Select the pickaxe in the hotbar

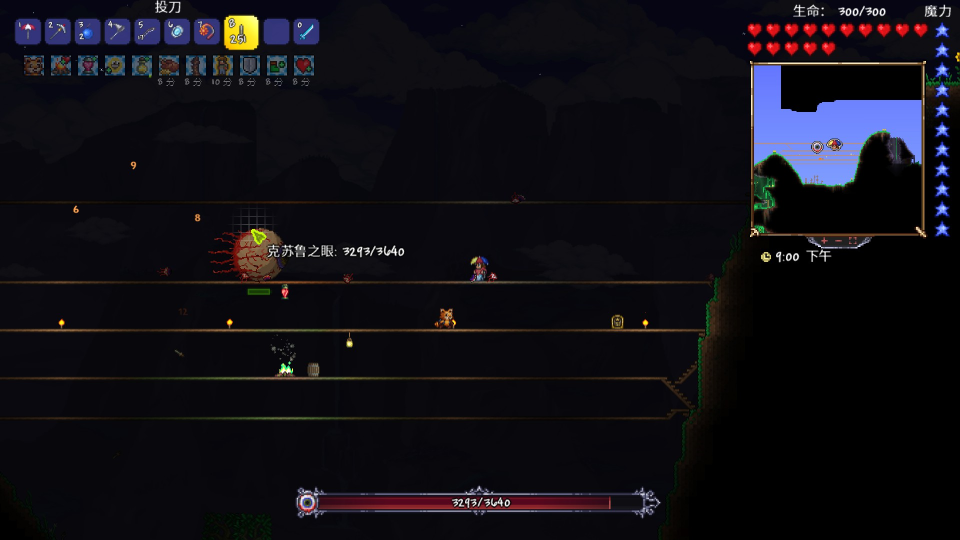[x=58, y=32]
